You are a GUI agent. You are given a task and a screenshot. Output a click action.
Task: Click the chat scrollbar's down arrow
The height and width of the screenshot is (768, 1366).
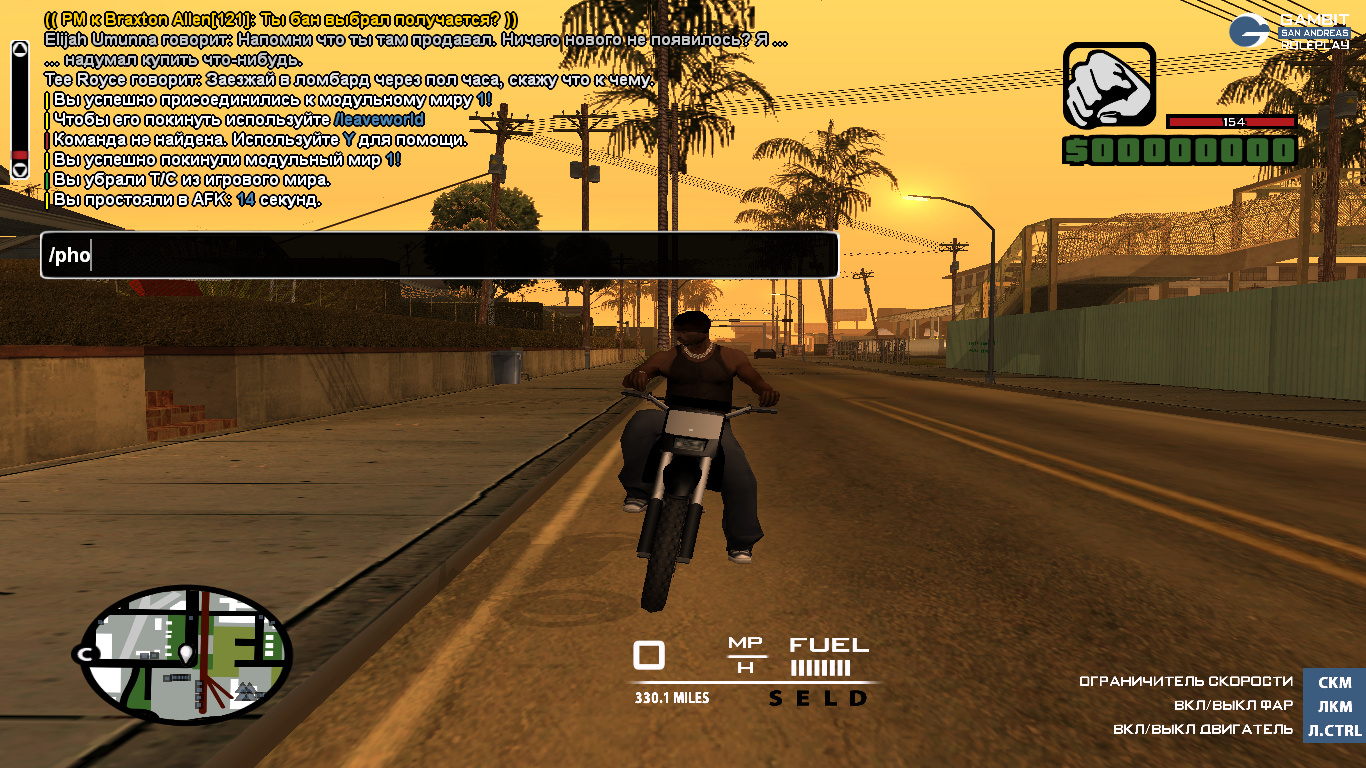(19, 171)
